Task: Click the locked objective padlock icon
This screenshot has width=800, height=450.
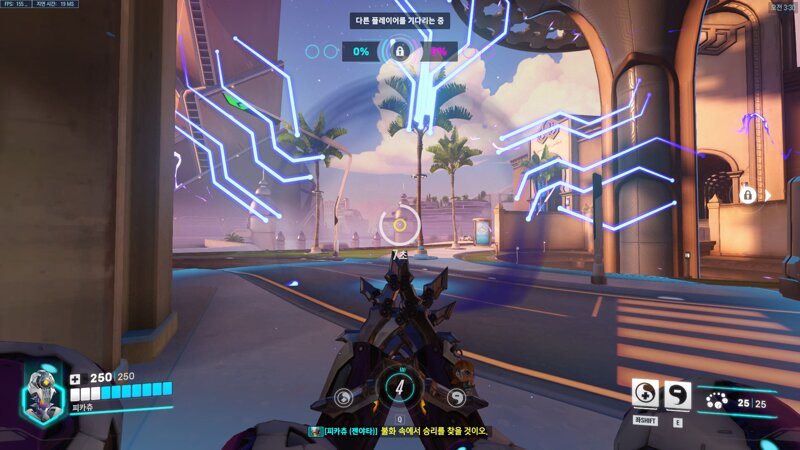Action: click(x=400, y=50)
